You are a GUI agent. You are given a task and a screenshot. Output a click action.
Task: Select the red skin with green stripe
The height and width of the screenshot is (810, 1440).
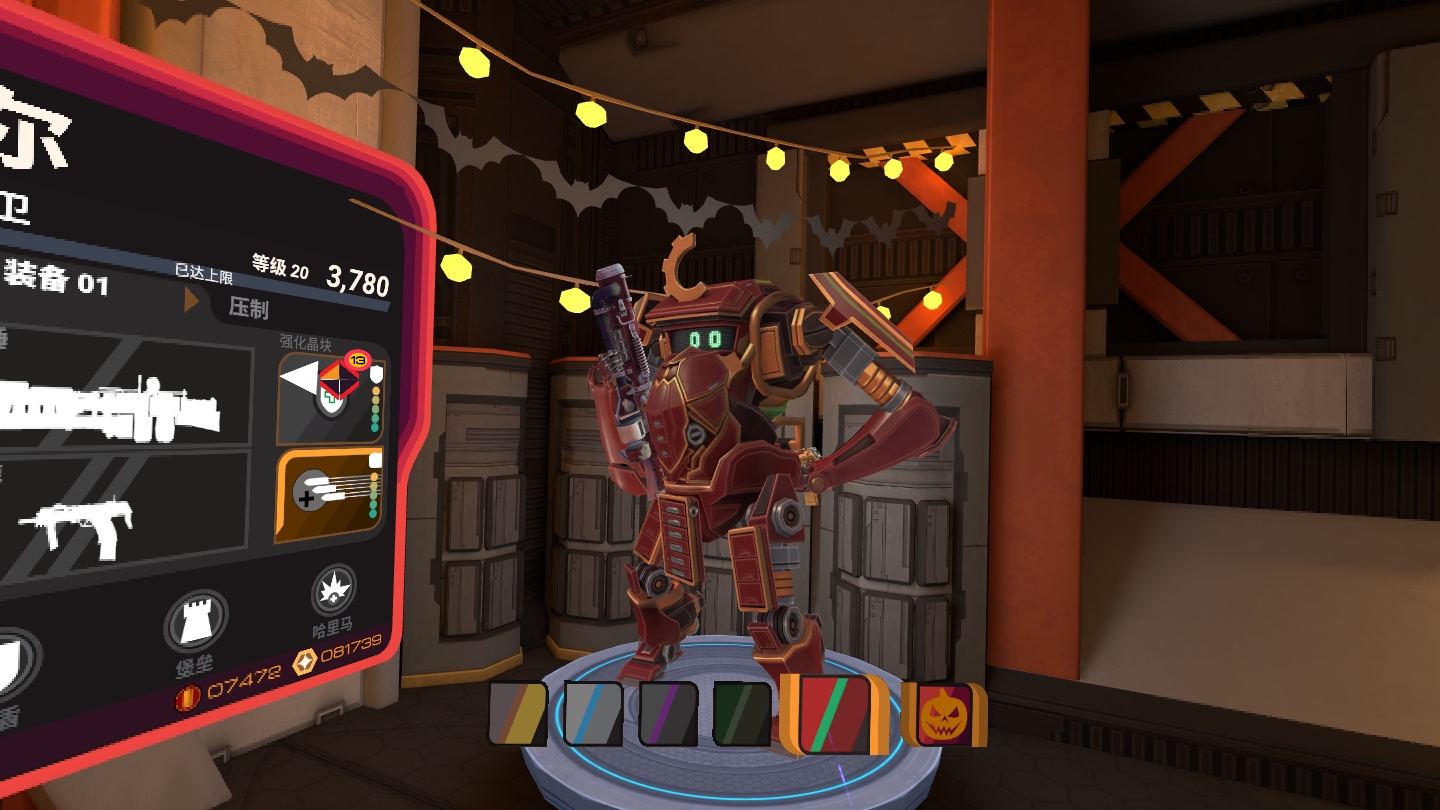834,713
